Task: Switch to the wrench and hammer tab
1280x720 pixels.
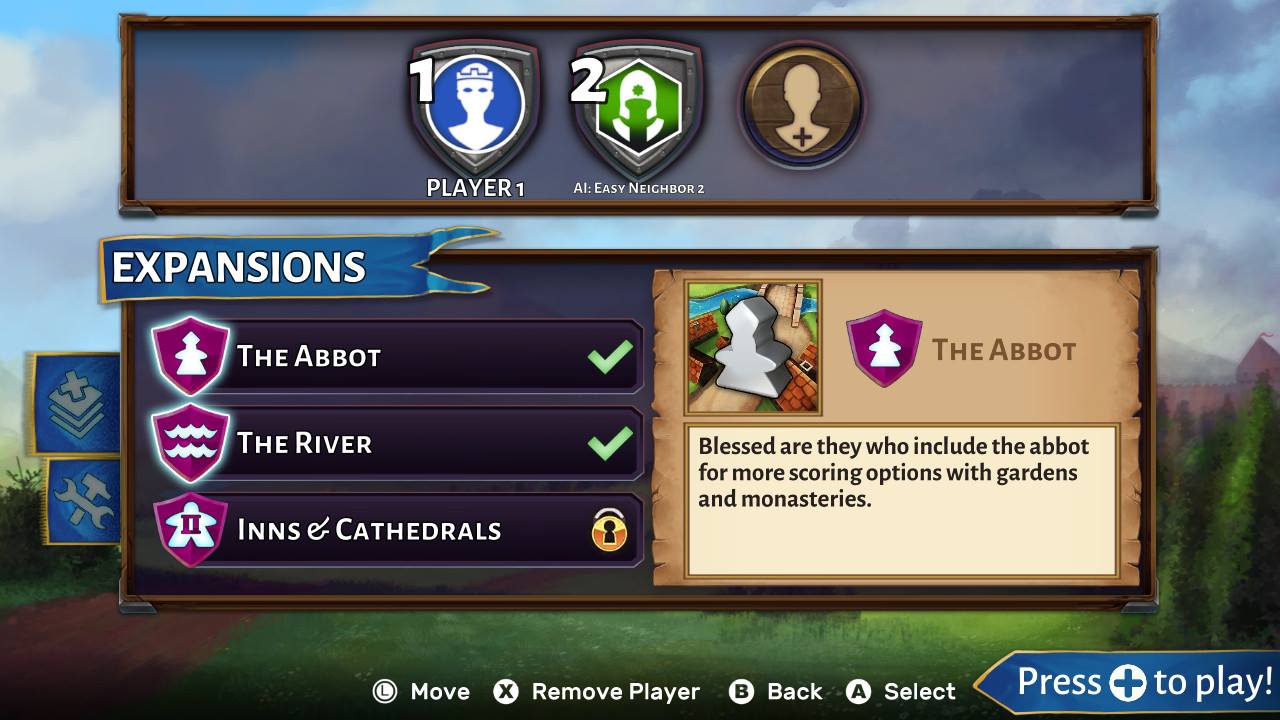Action: click(82, 501)
